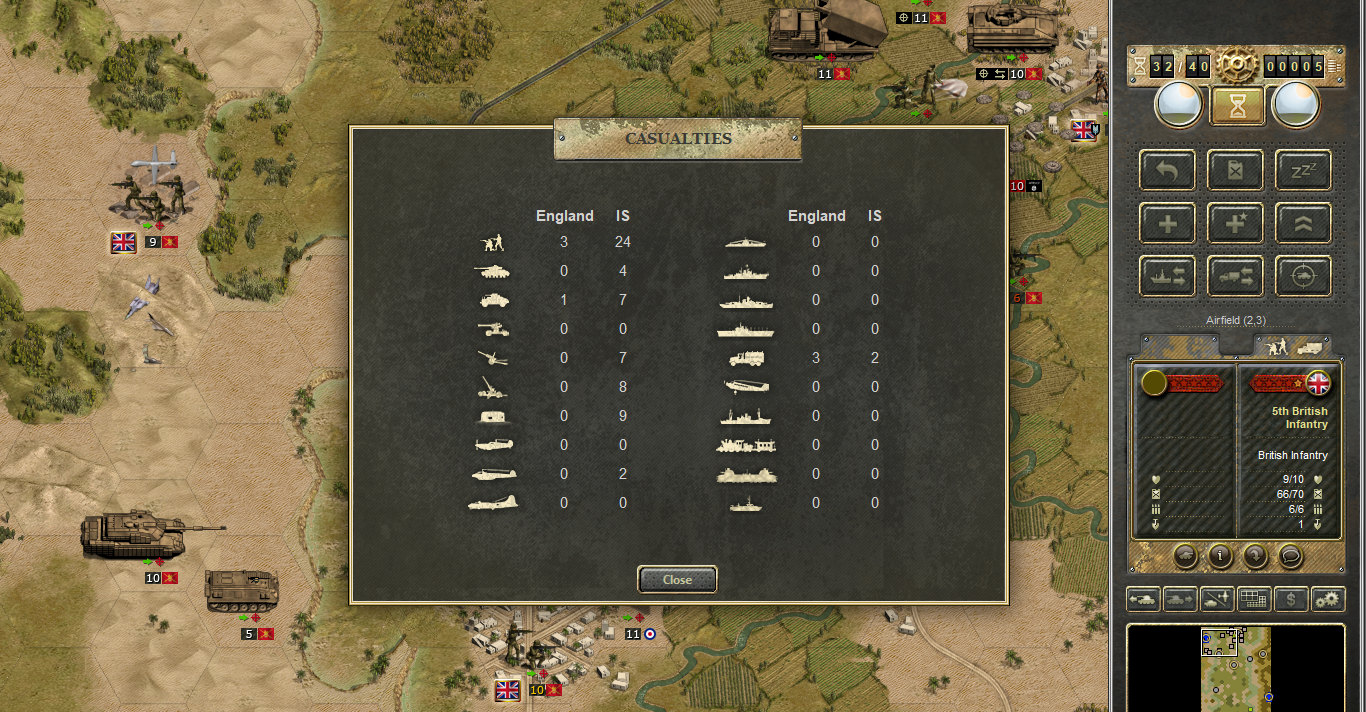The height and width of the screenshot is (712, 1366).
Task: Switch to the infantry and truck tab
Action: (1292, 347)
